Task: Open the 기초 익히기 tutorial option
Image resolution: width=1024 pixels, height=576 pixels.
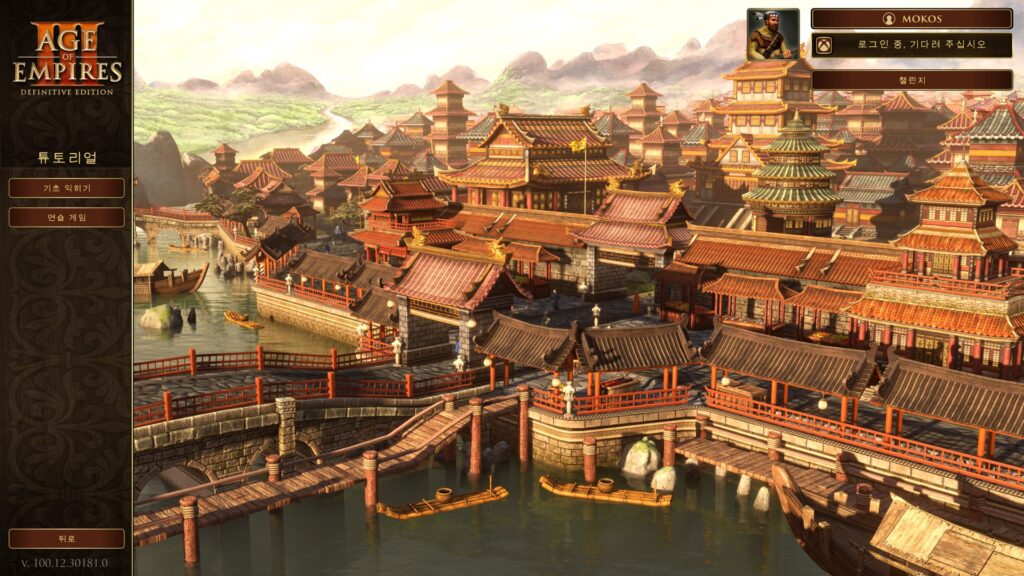Action: click(67, 188)
